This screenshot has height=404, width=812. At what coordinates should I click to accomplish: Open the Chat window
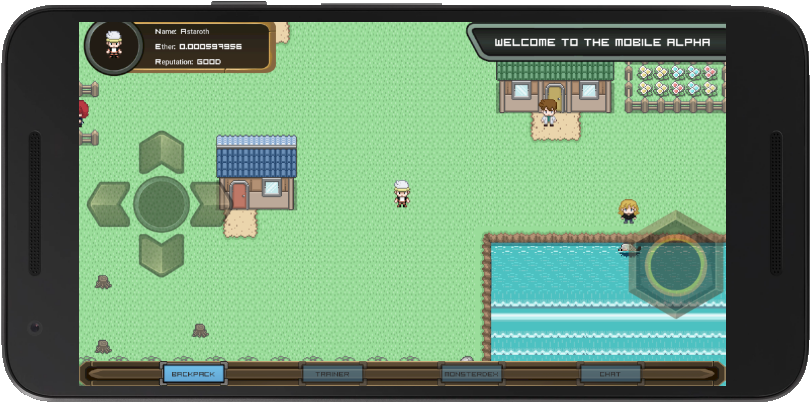coord(609,374)
